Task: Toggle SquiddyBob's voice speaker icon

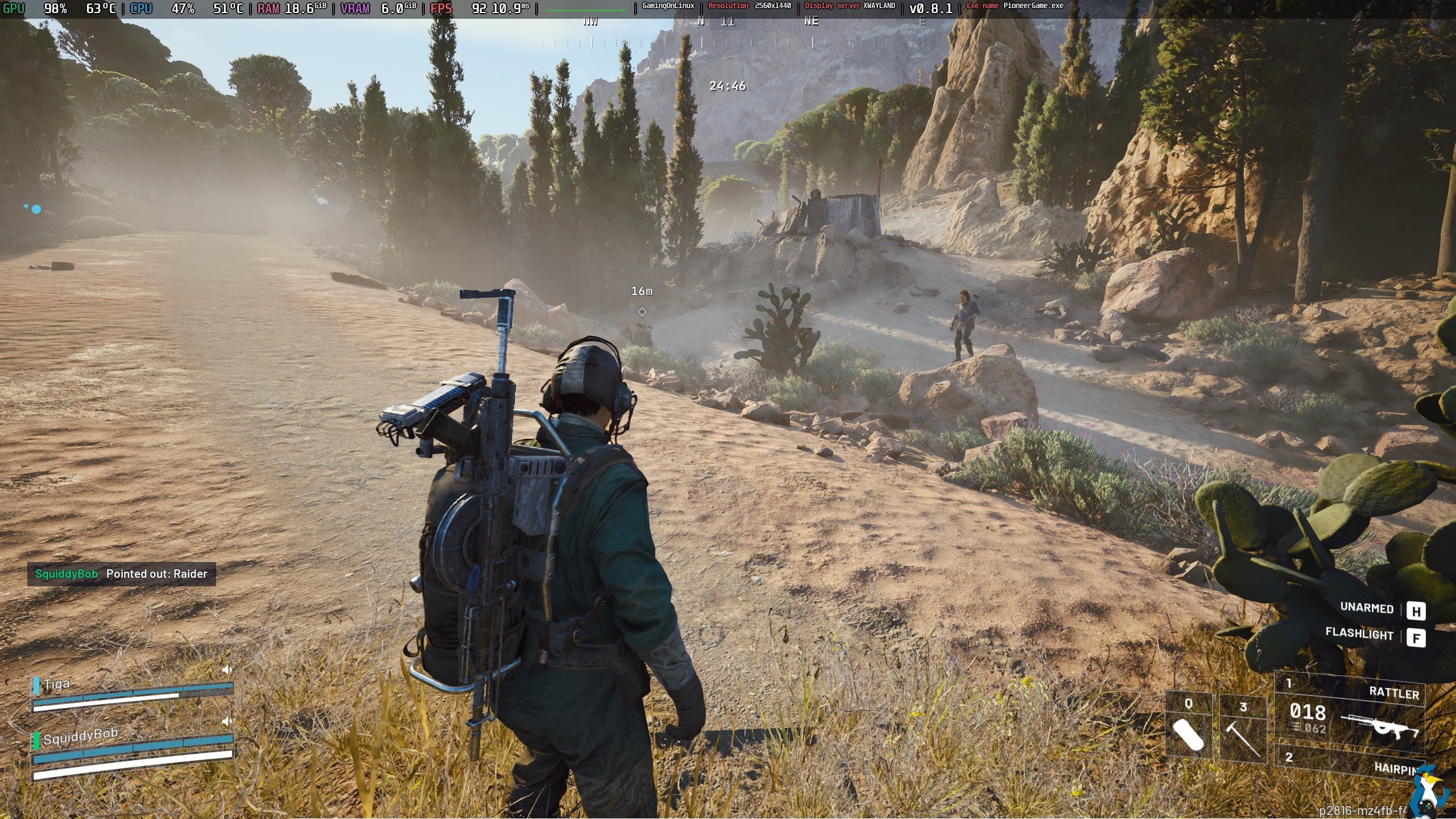Action: click(227, 721)
